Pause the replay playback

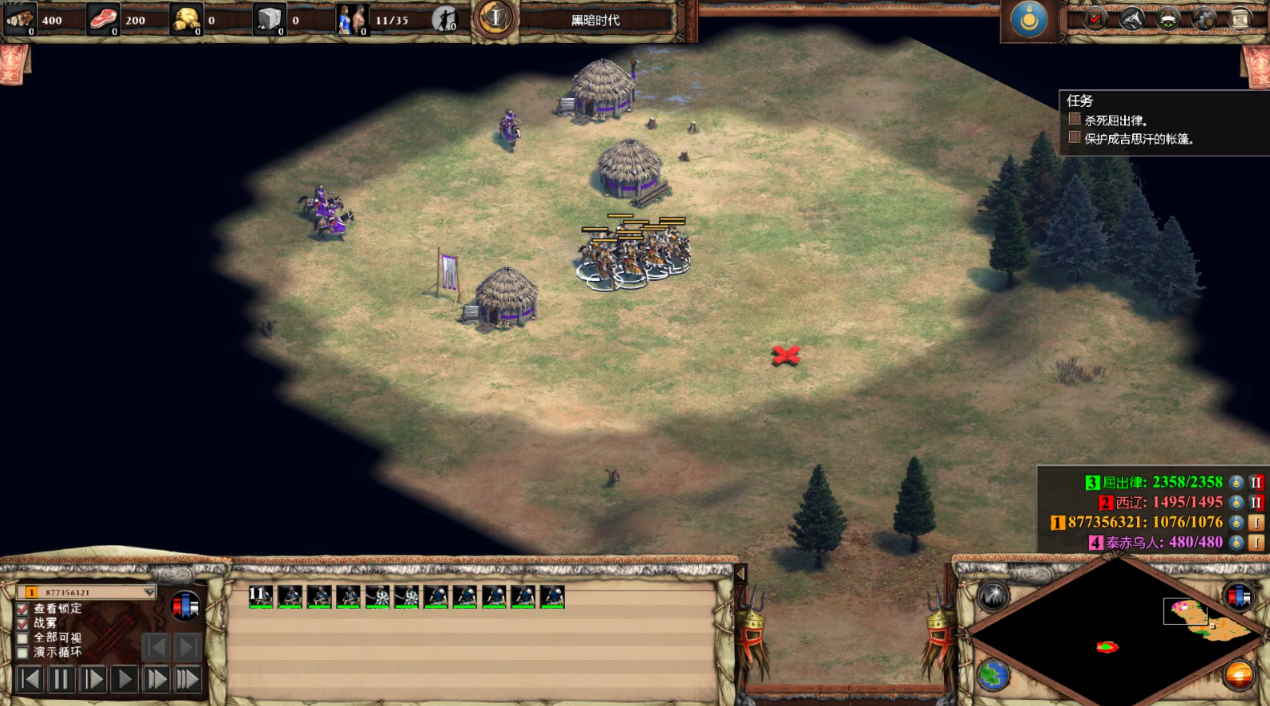coord(62,680)
